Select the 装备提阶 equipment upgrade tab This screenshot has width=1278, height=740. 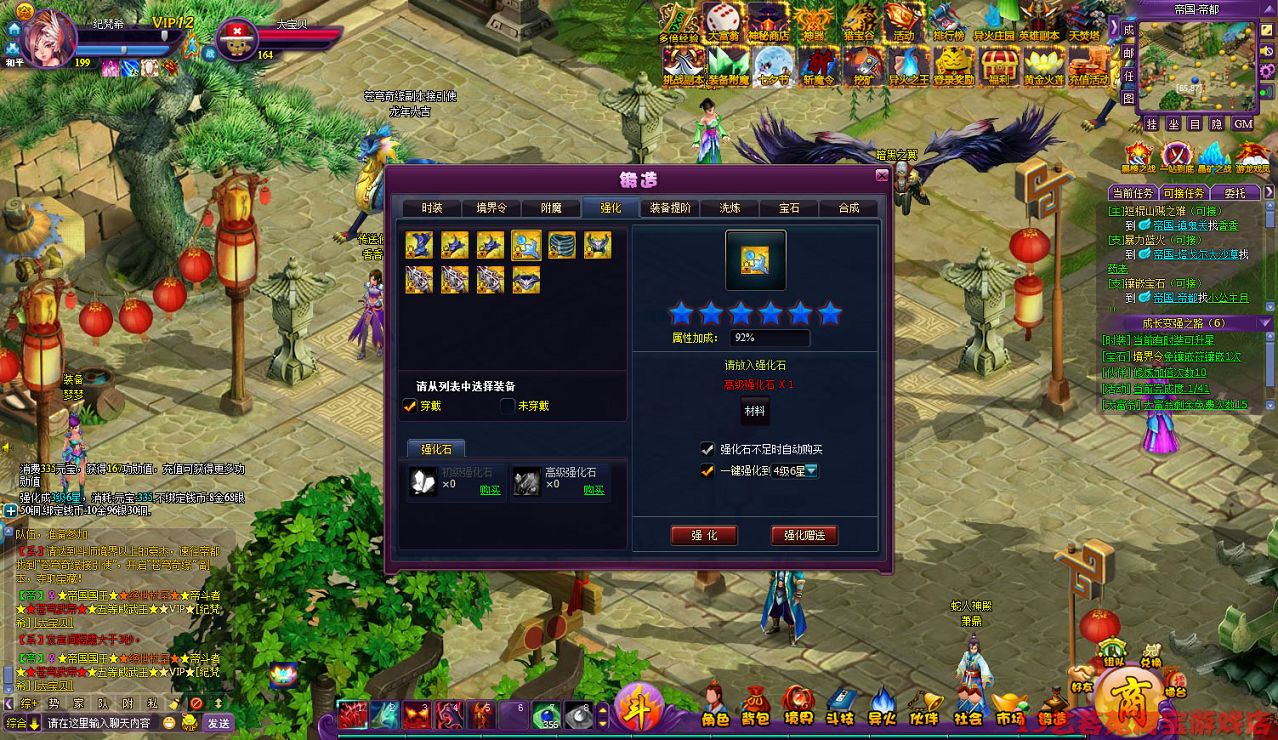click(x=670, y=208)
